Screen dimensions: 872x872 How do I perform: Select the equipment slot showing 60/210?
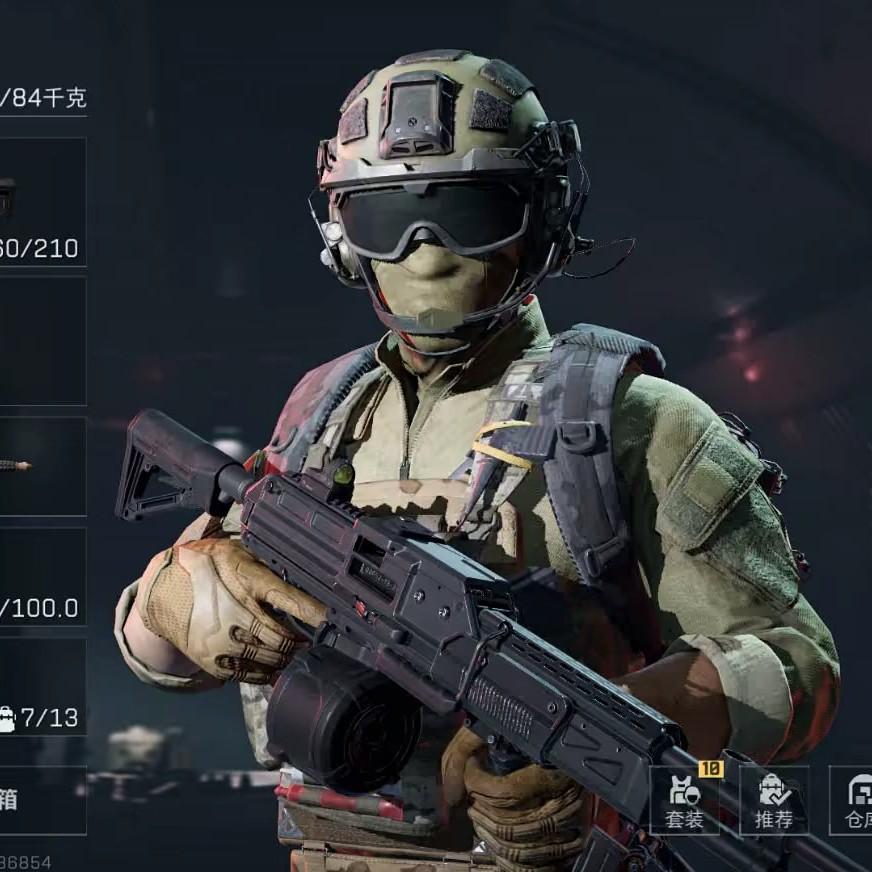click(40, 202)
